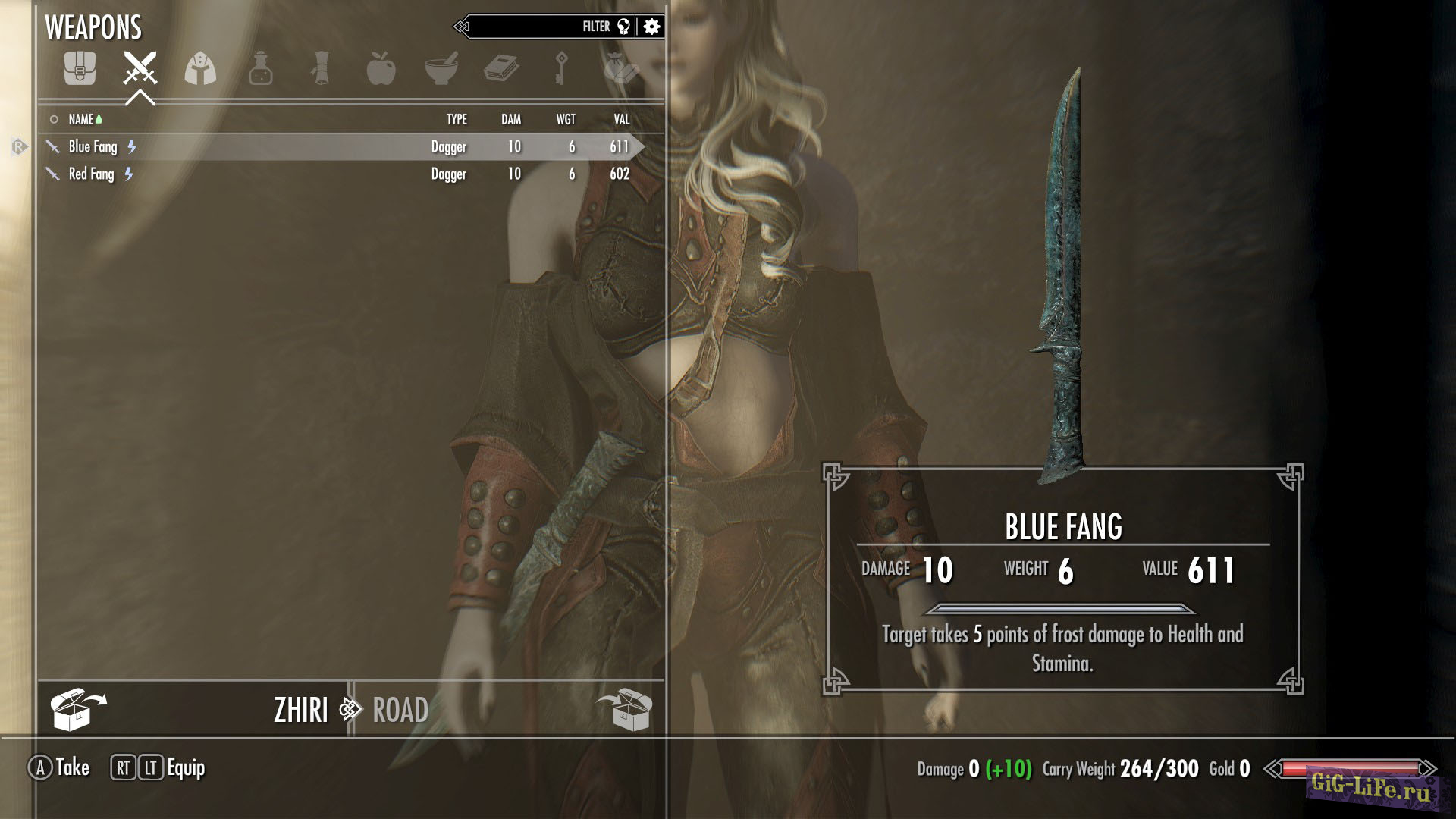Sort items by the VAL column

coord(622,119)
